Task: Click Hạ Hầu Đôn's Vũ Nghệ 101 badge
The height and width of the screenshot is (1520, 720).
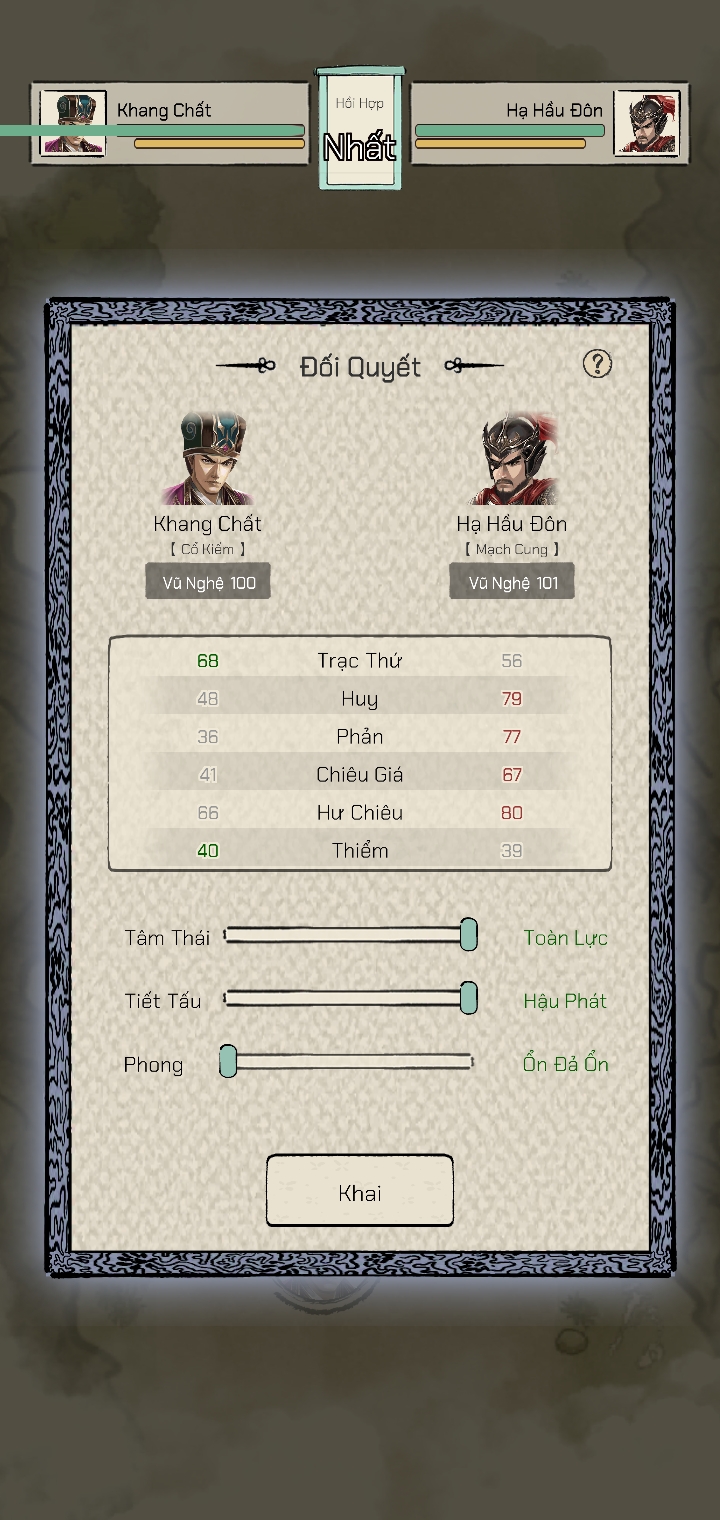Action: [x=511, y=582]
